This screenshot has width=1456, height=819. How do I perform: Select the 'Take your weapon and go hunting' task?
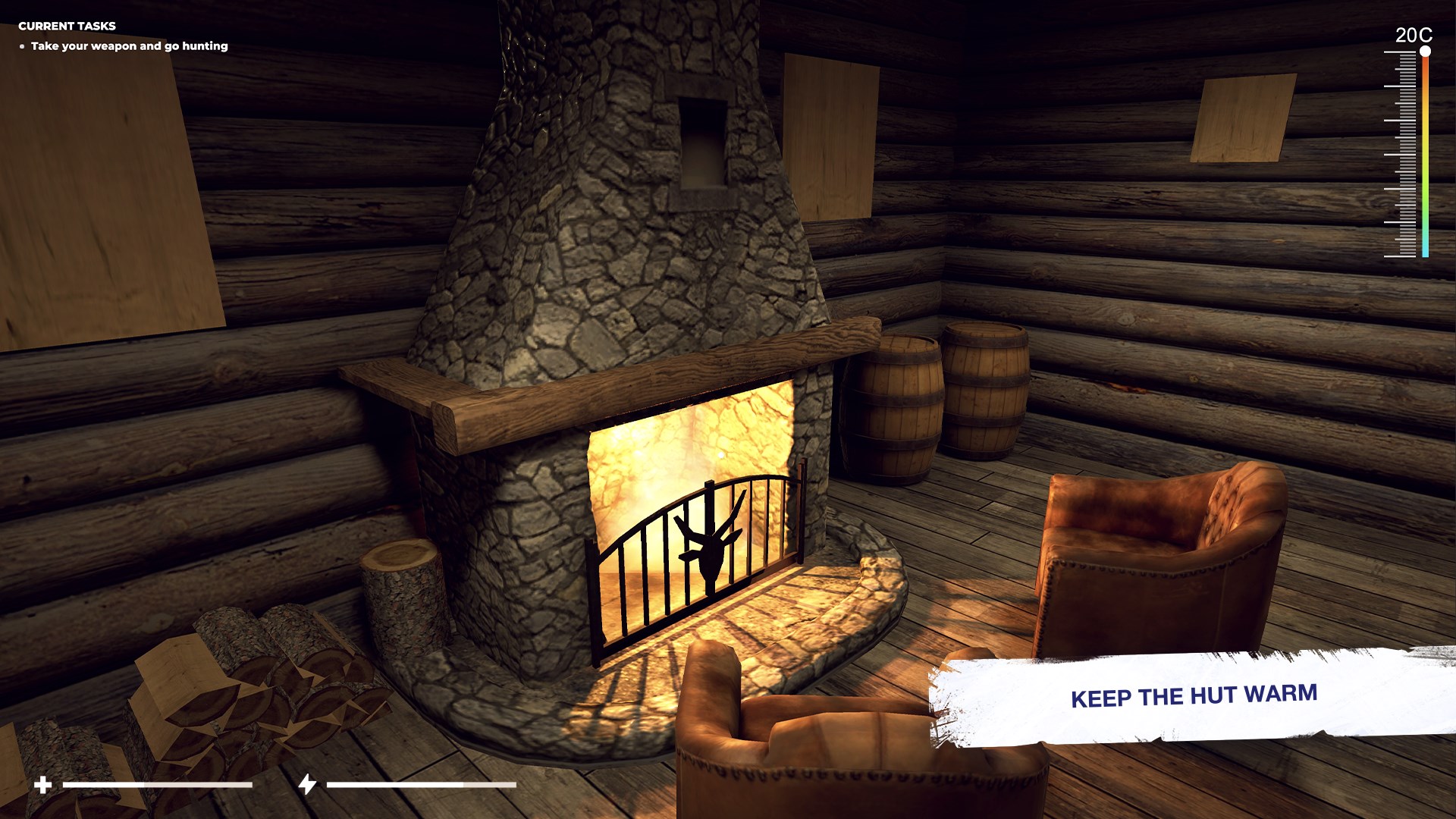click(x=129, y=46)
